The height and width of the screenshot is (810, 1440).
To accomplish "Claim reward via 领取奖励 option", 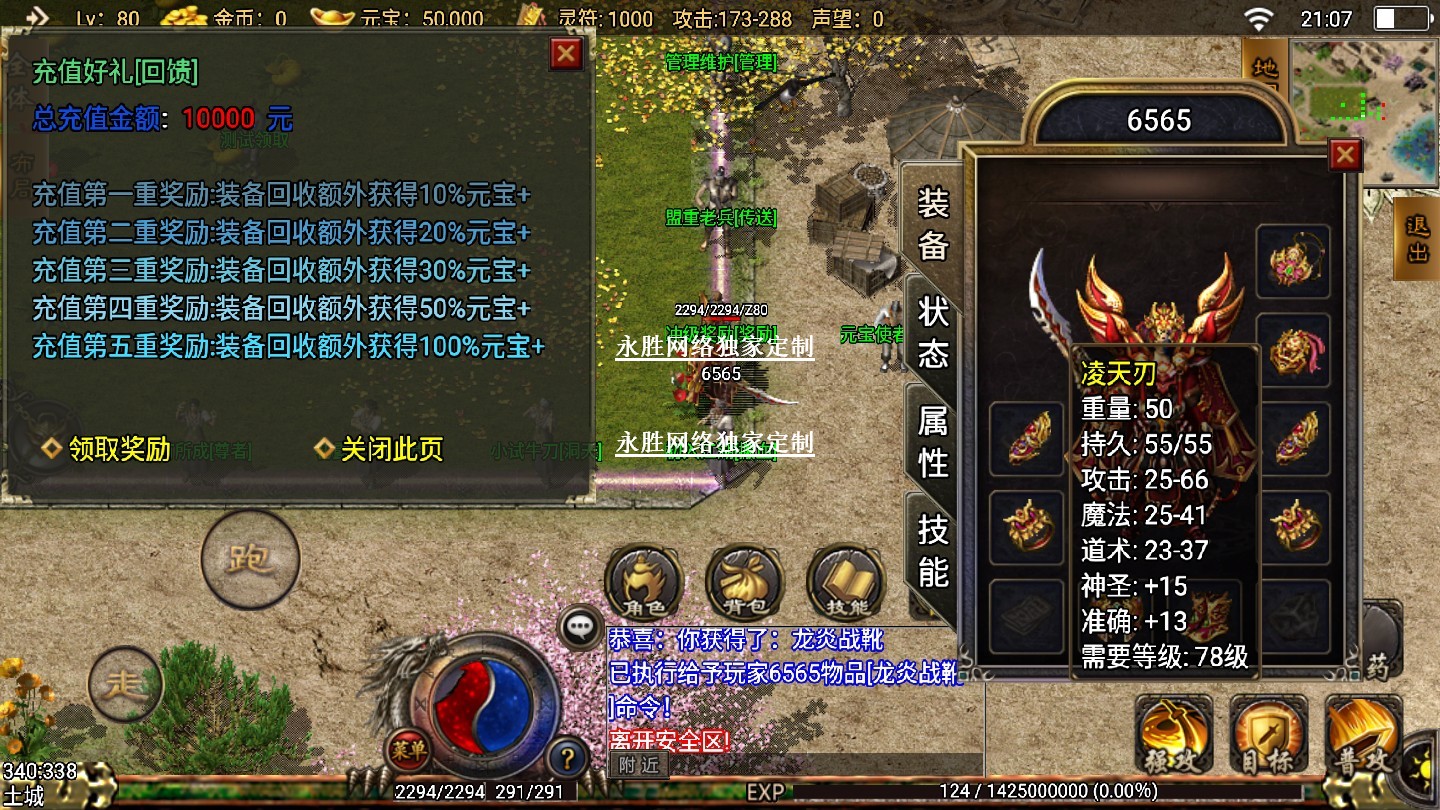I will 107,449.
